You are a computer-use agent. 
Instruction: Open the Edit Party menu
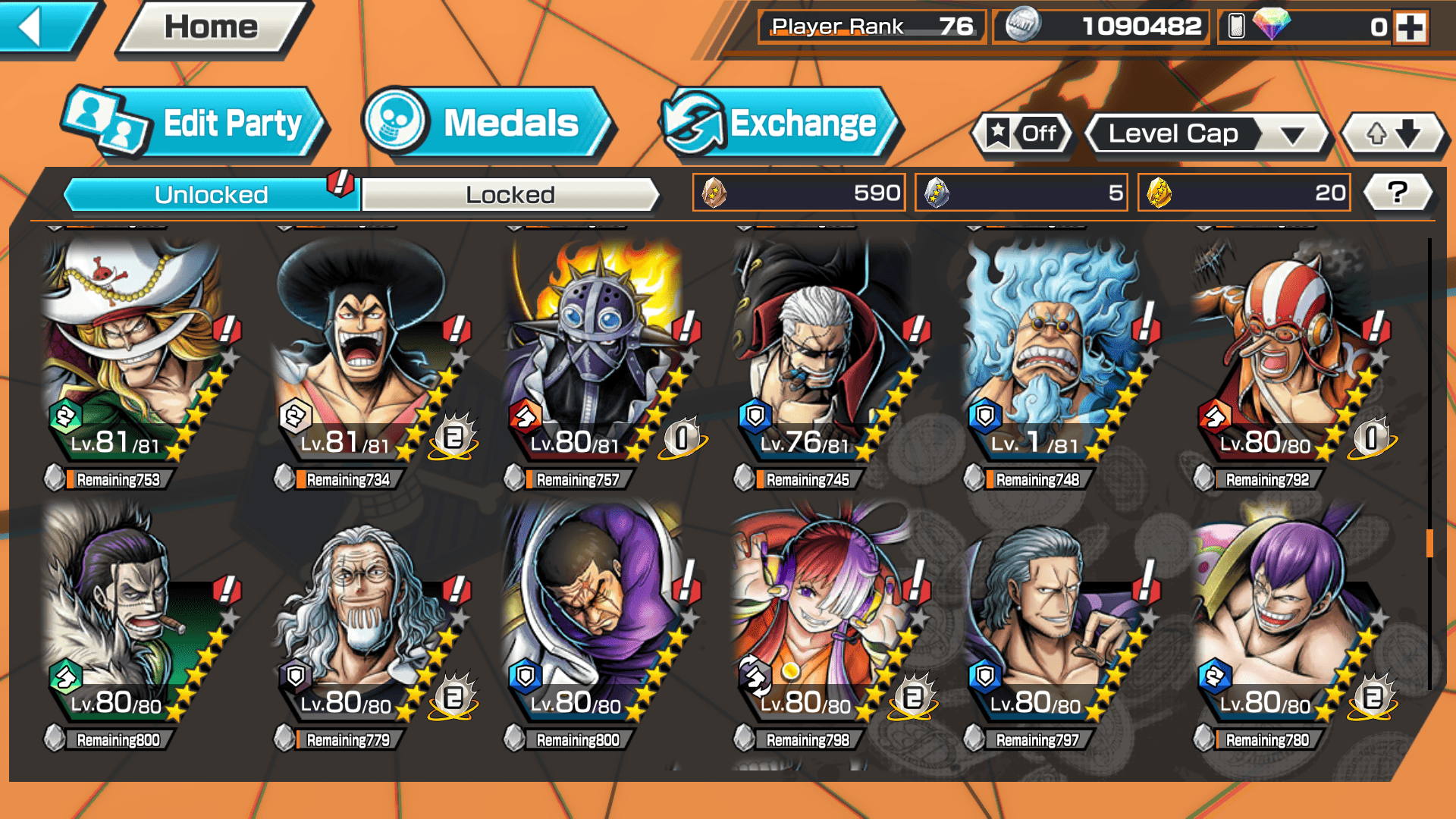pyautogui.click(x=196, y=124)
